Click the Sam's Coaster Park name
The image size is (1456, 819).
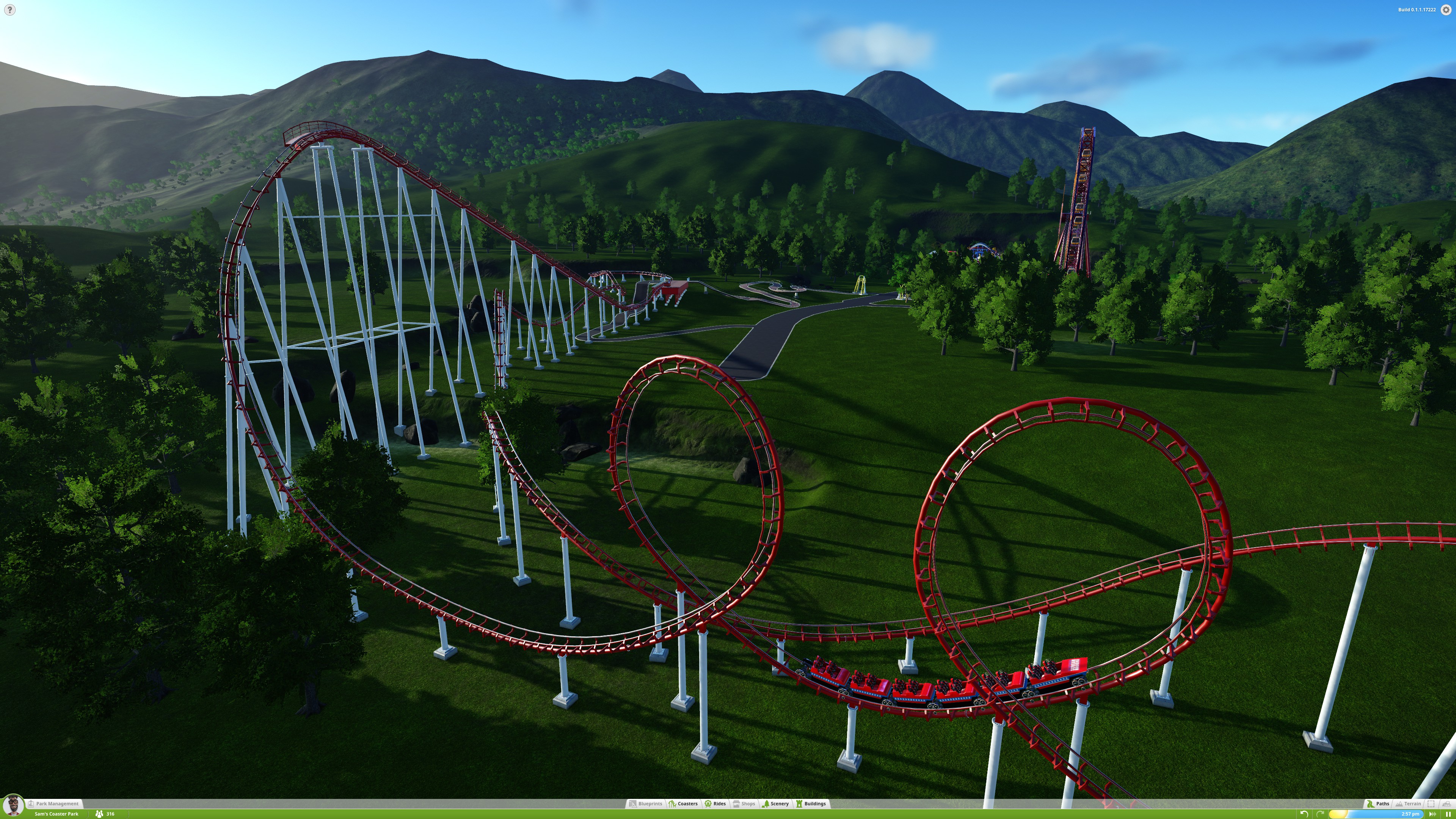(56, 814)
